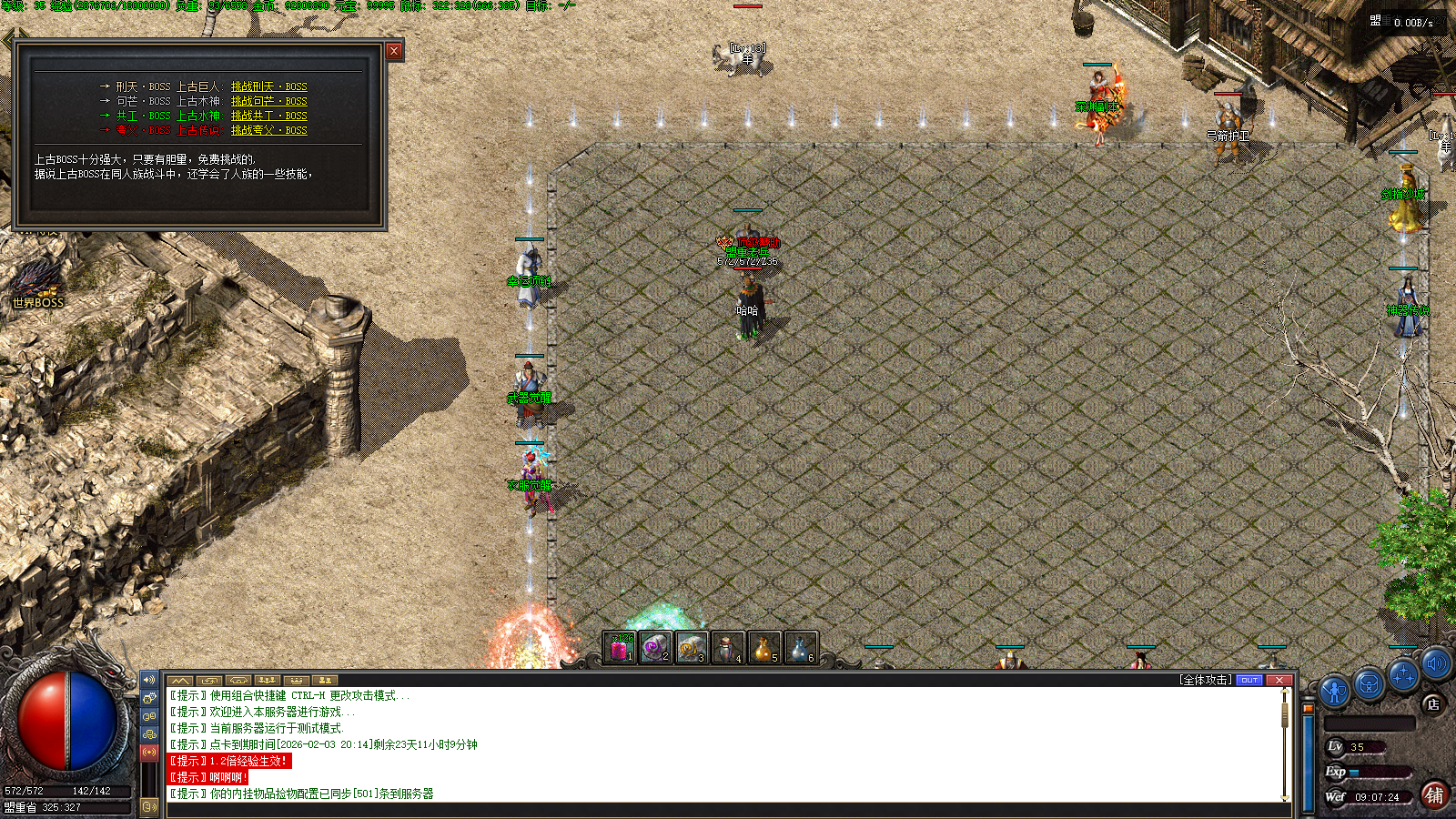Use the blue flask in slot 6
This screenshot has height=819, width=1456.
pos(800,648)
